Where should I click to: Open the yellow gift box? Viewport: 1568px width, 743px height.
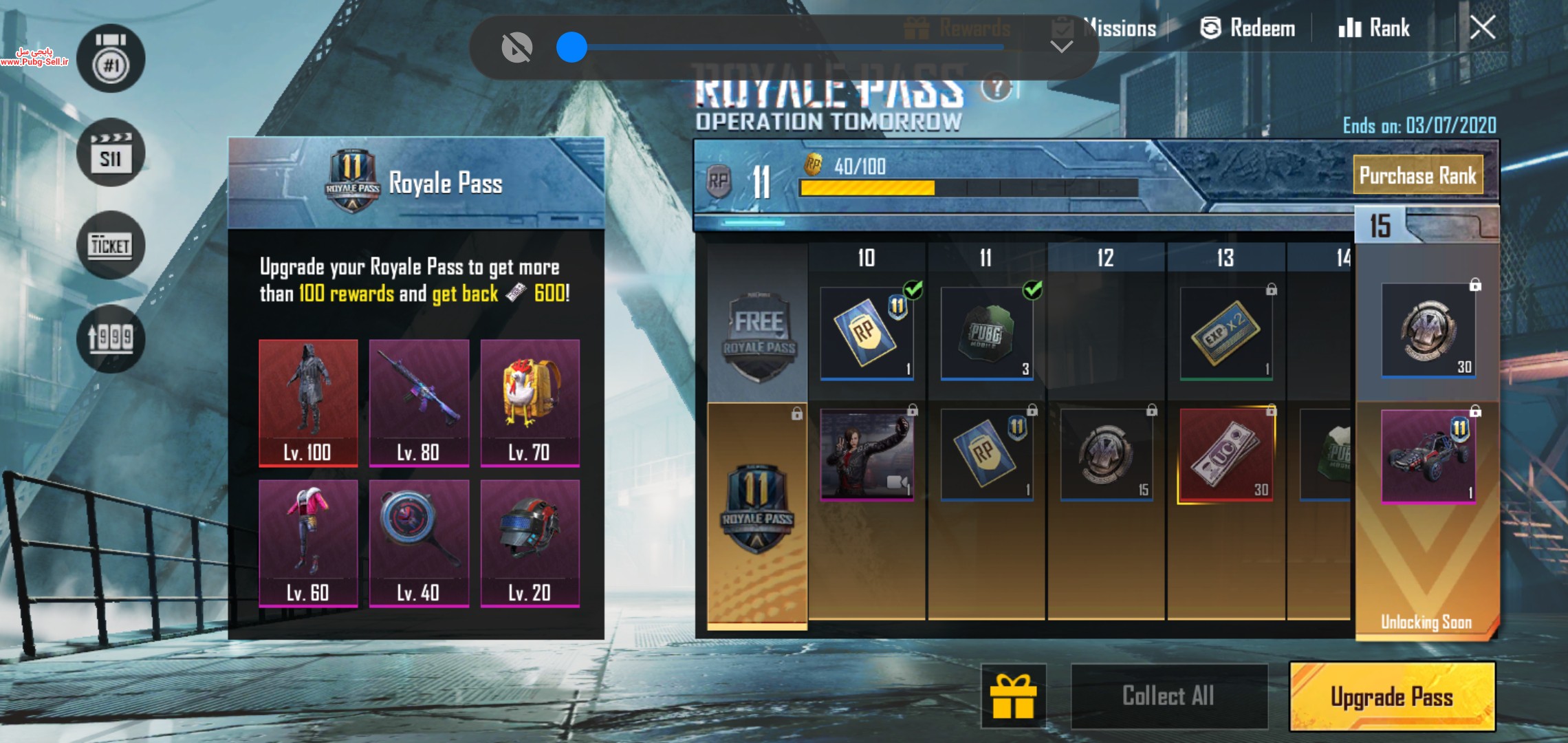pos(1013,696)
